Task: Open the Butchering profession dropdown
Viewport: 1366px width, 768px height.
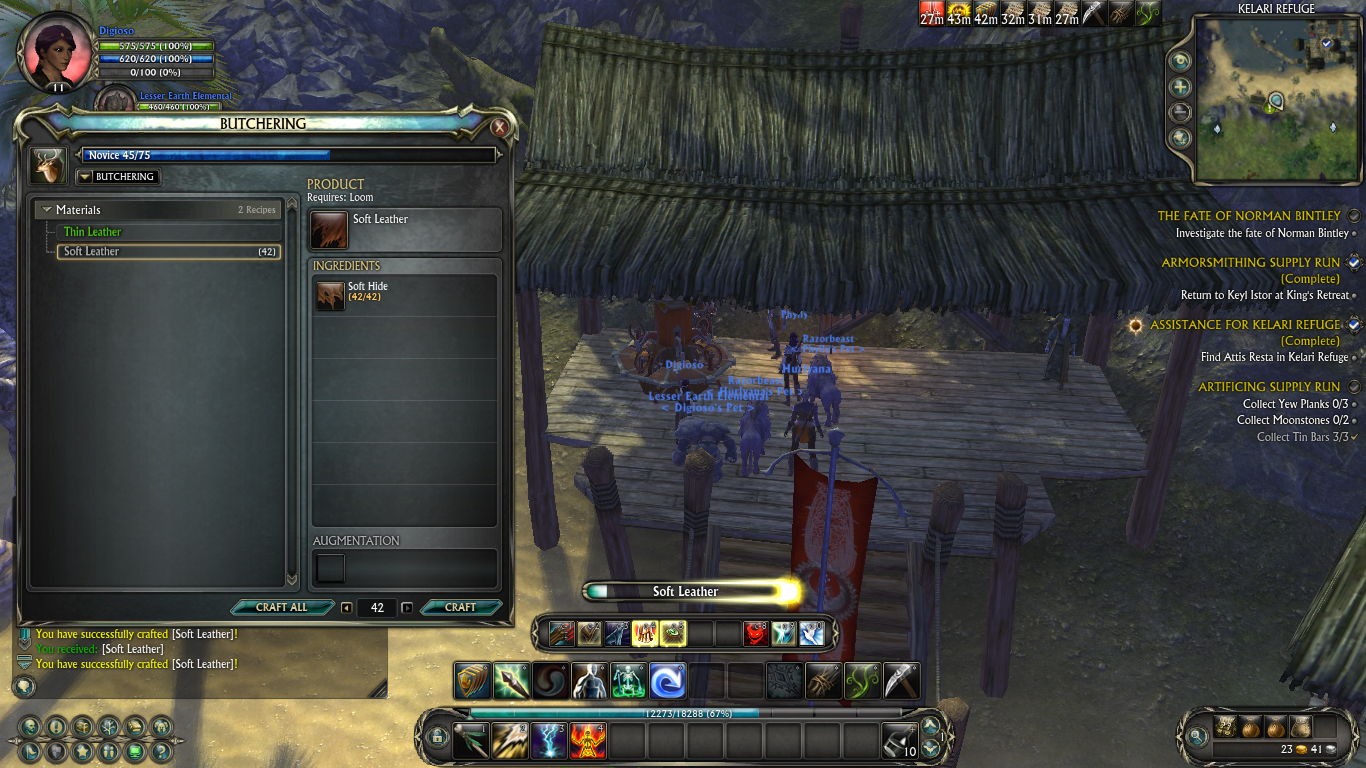Action: [x=84, y=177]
